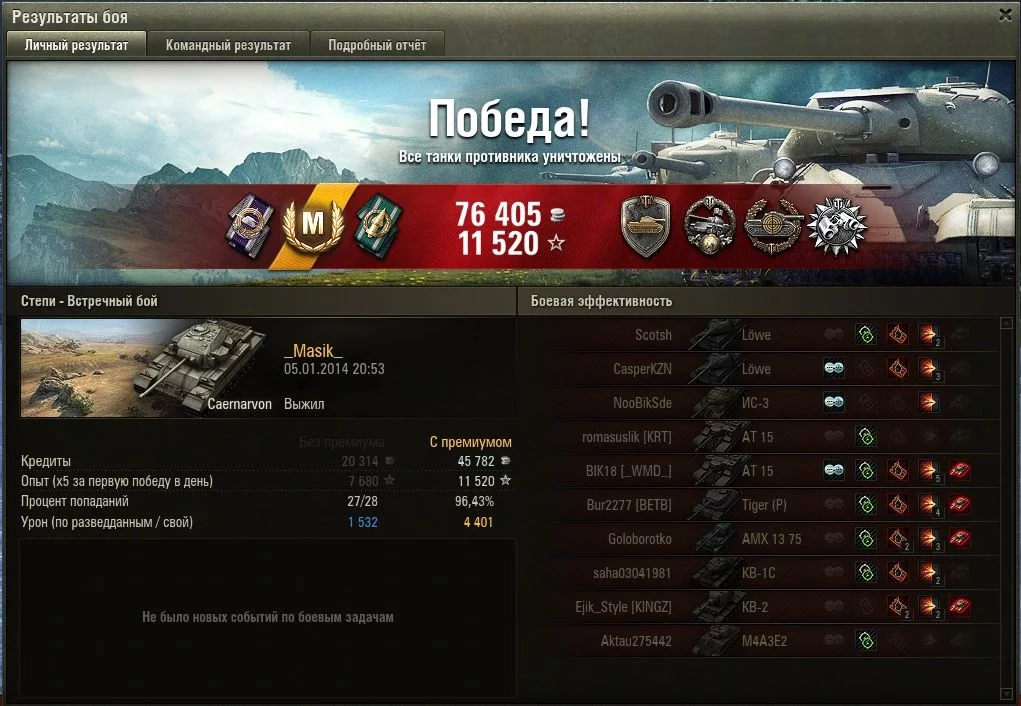Select CasperKZN's Löwe row
The image size is (1021, 706).
pyautogui.click(x=760, y=369)
